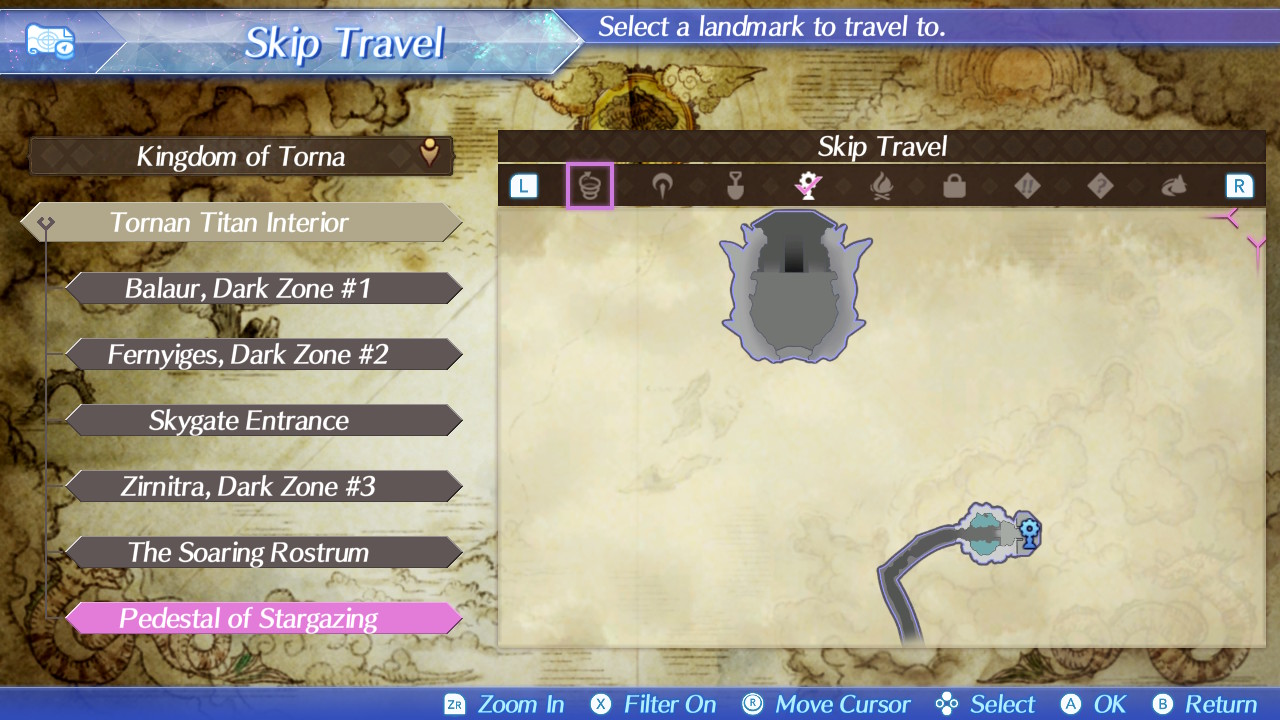This screenshot has width=1280, height=720.
Task: Toggle the shop bag filter icon
Action: 954,186
